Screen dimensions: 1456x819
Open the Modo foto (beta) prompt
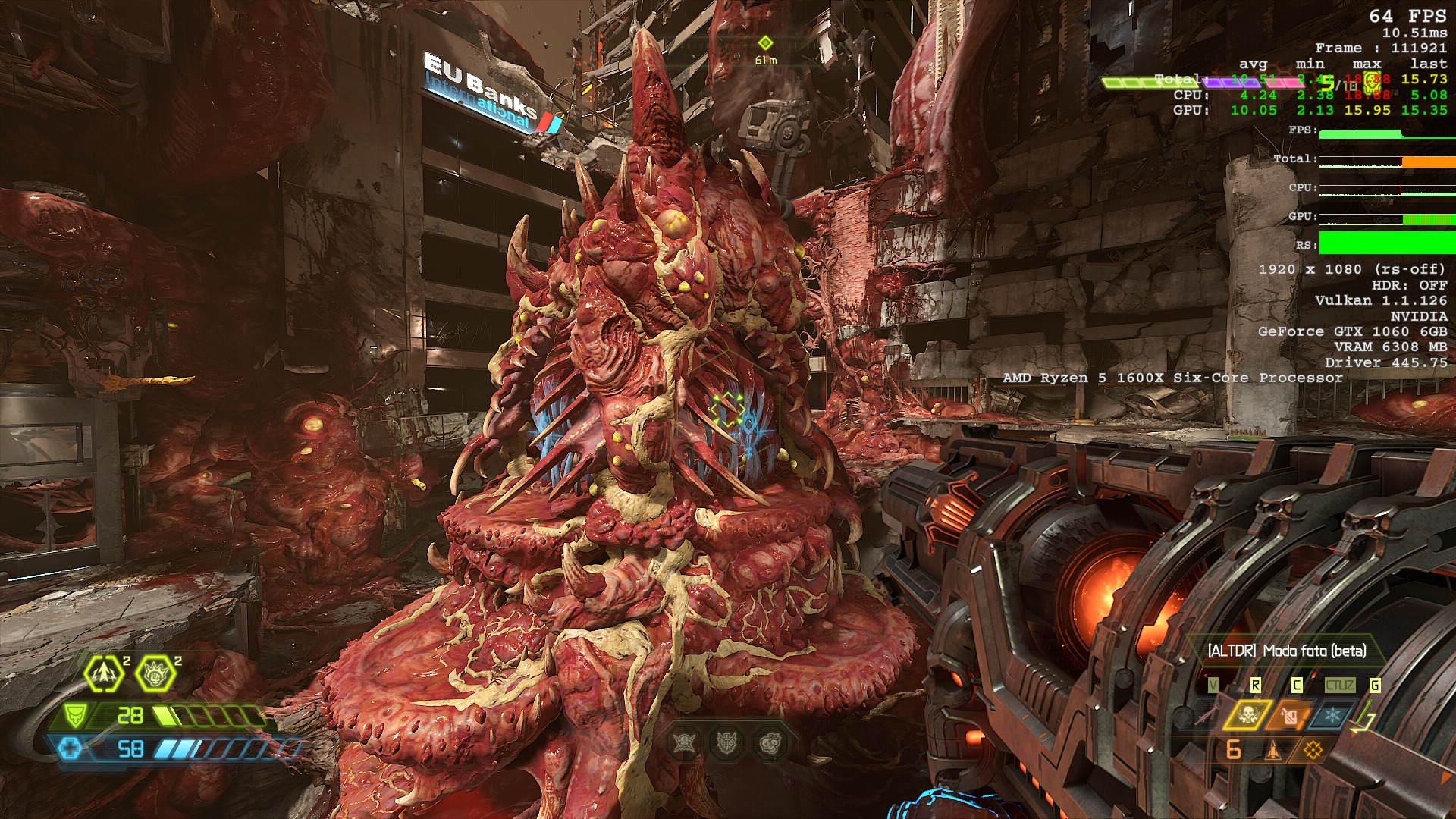[x=1286, y=651]
